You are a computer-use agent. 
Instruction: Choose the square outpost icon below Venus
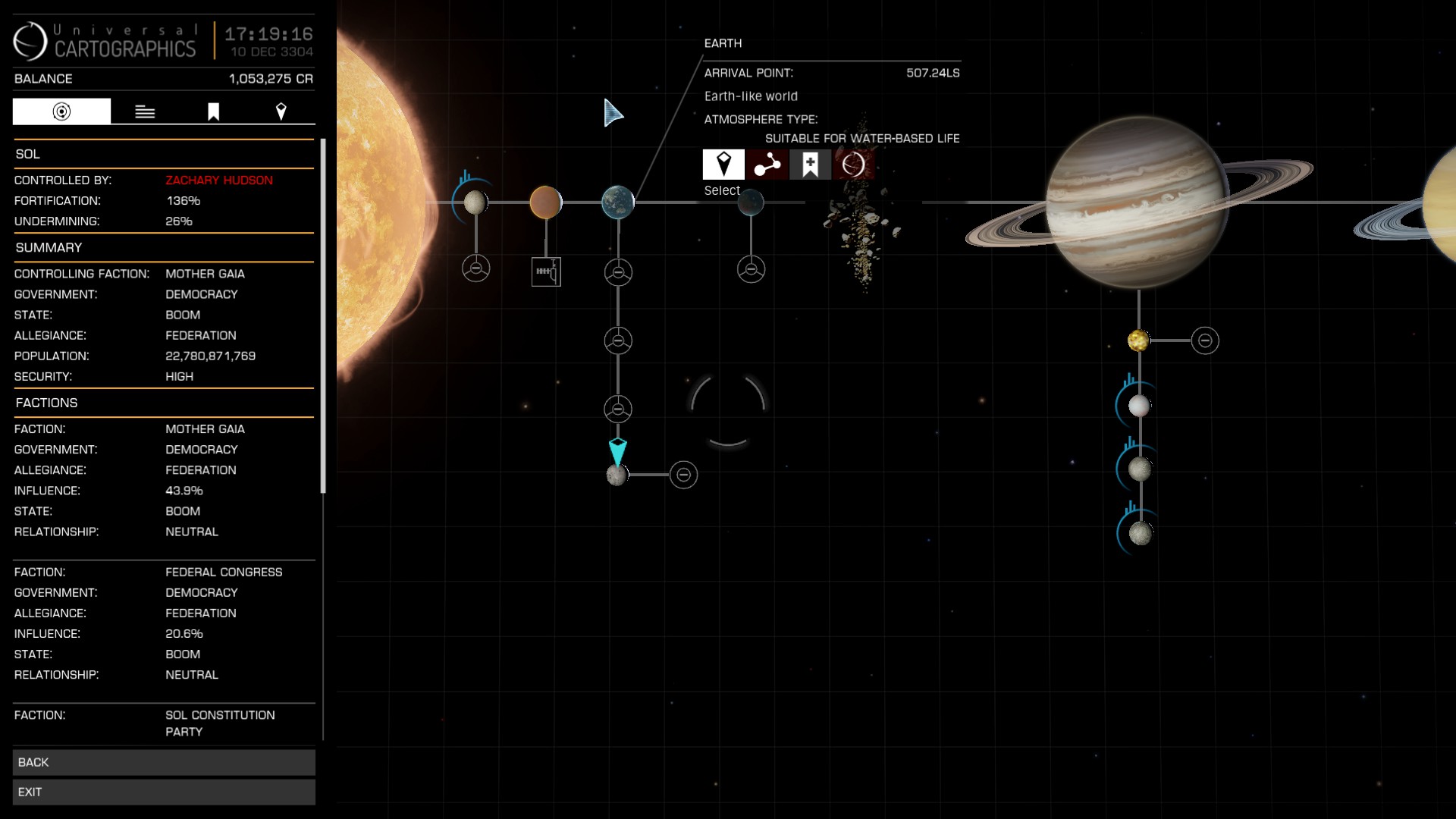coord(546,271)
